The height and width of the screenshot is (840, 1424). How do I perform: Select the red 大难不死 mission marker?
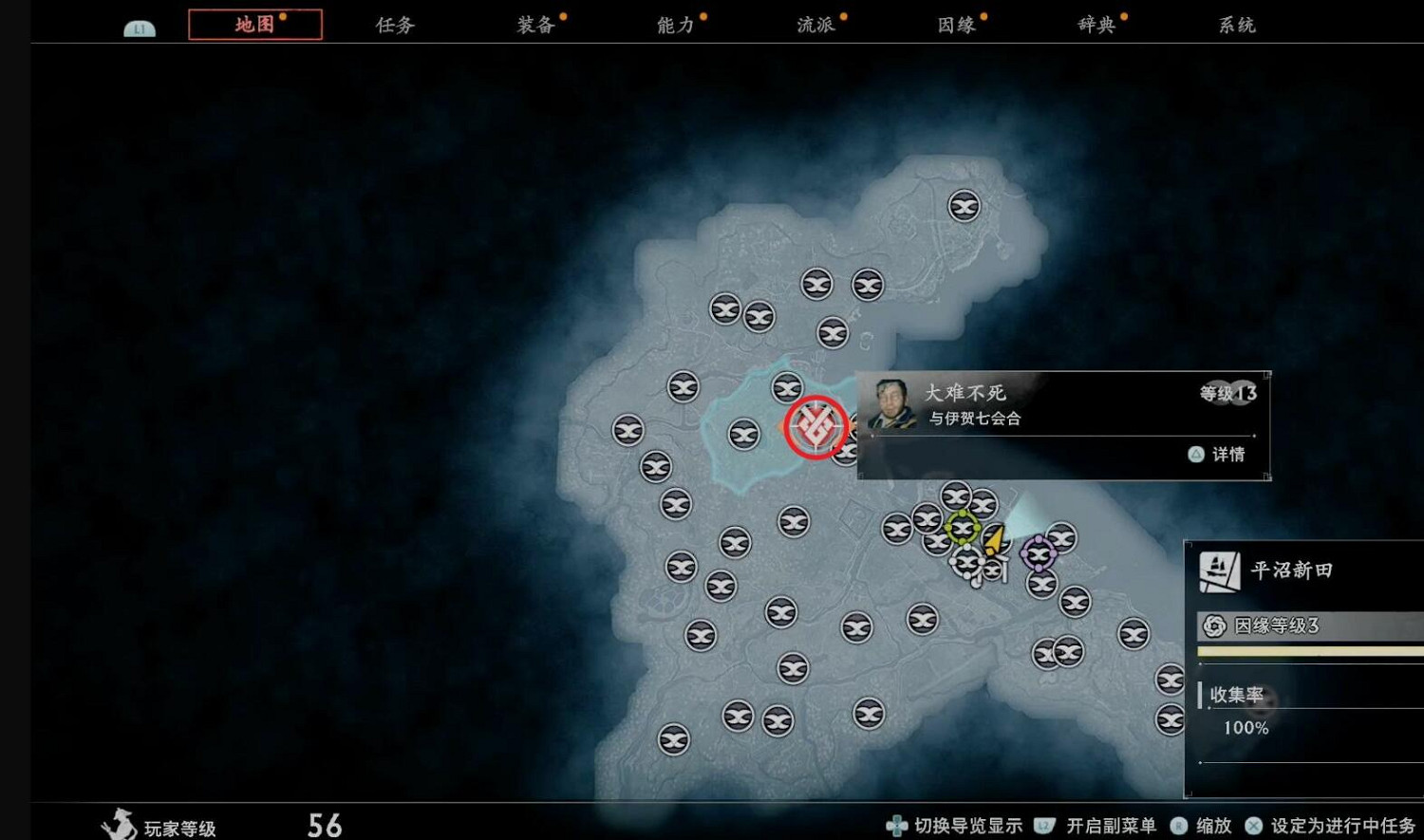pos(815,425)
